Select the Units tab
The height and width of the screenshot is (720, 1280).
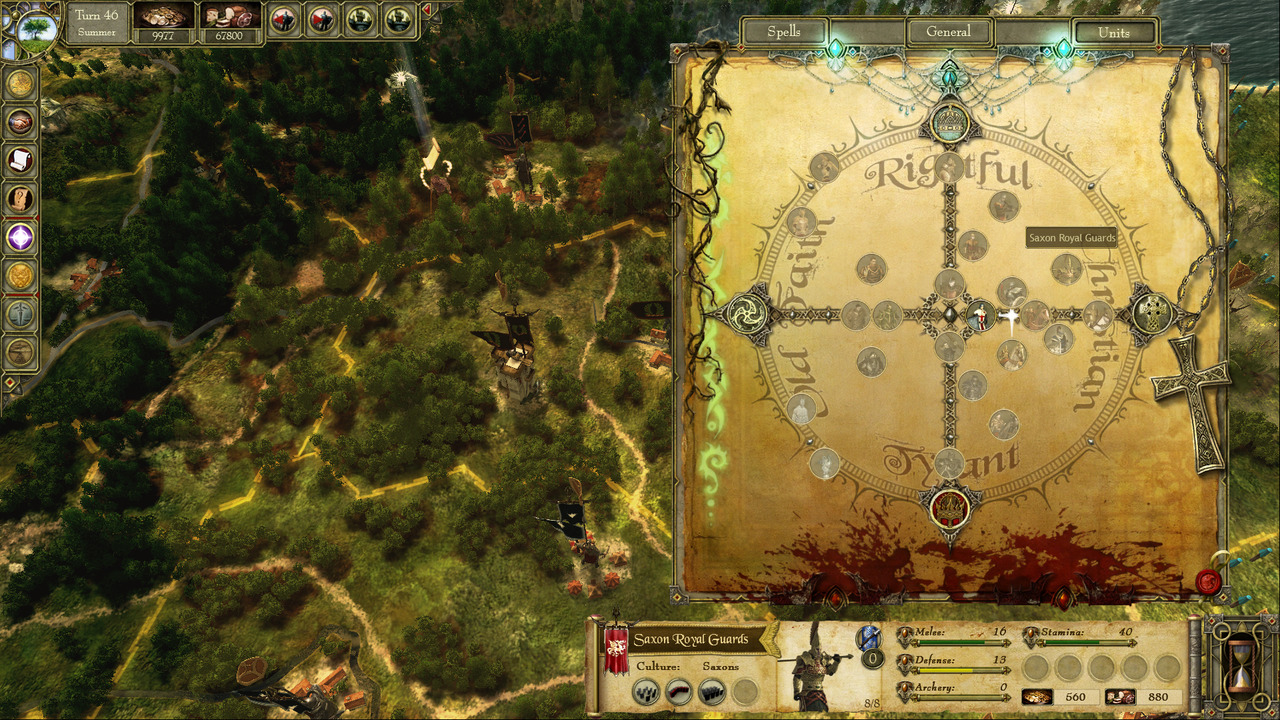[1113, 32]
